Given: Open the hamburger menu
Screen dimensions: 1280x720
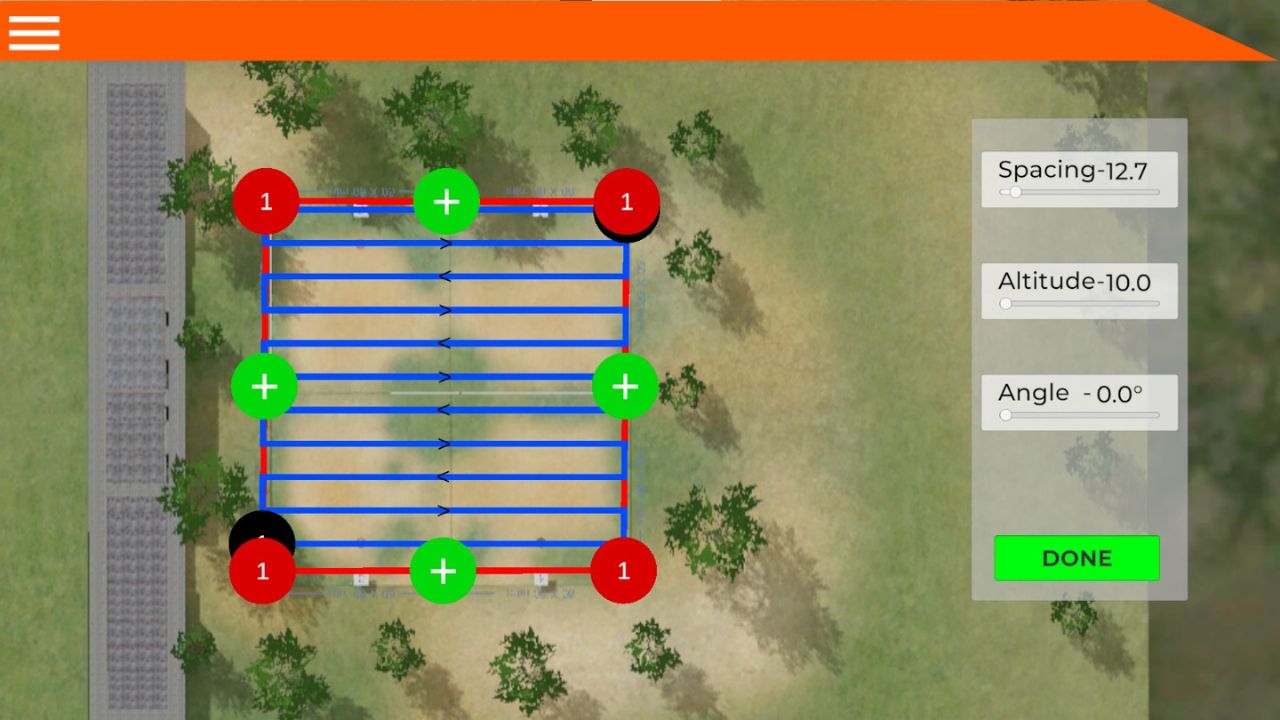Looking at the screenshot, I should pyautogui.click(x=33, y=32).
